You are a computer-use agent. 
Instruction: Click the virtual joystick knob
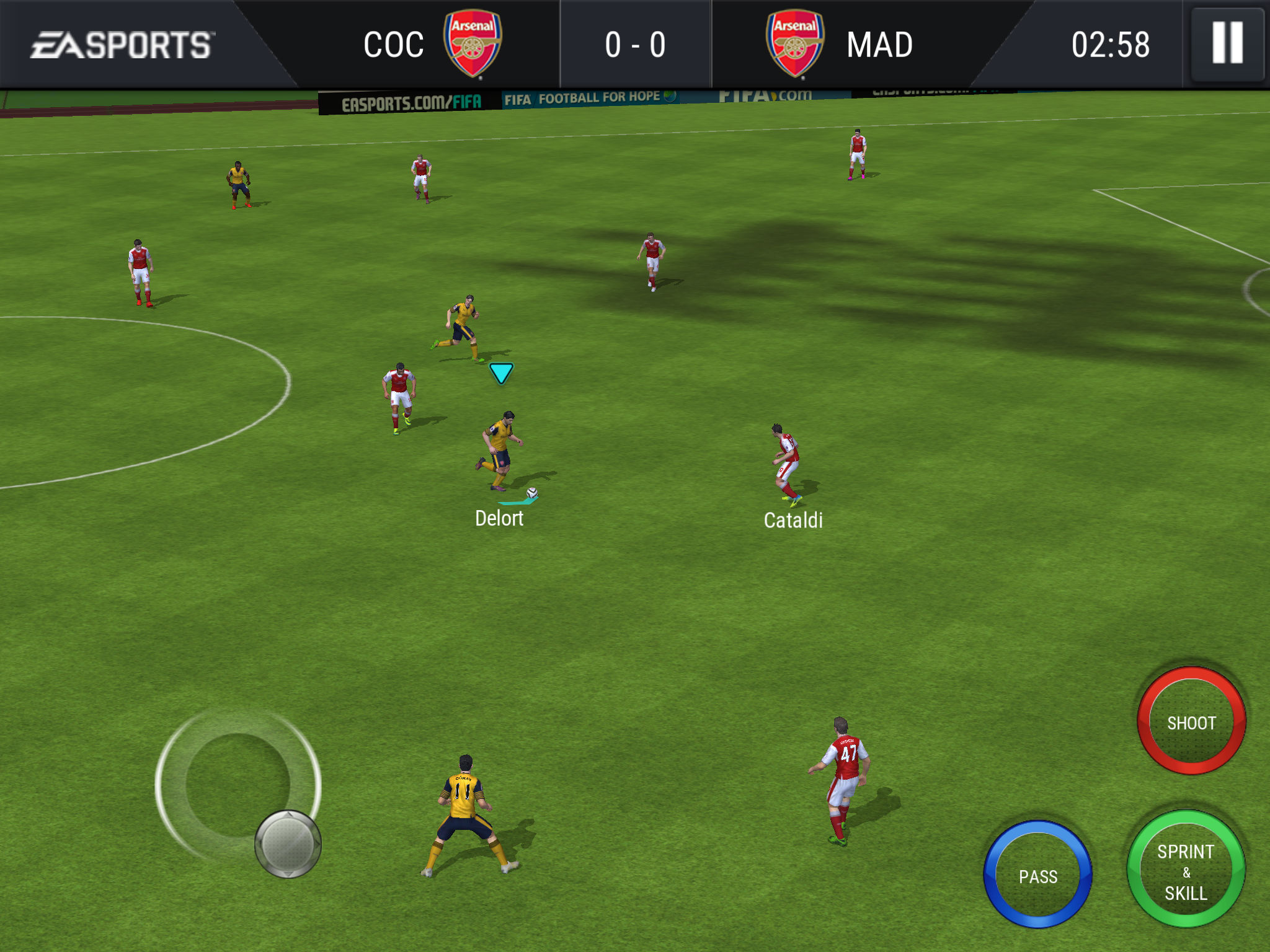[288, 844]
